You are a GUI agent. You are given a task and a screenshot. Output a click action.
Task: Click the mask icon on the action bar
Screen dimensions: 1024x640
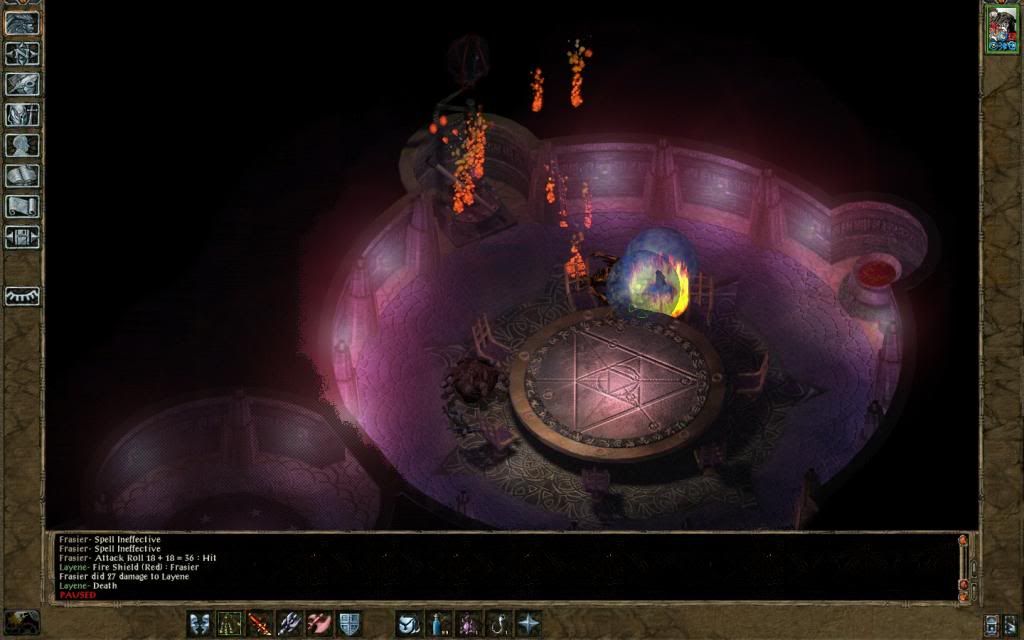[x=200, y=623]
